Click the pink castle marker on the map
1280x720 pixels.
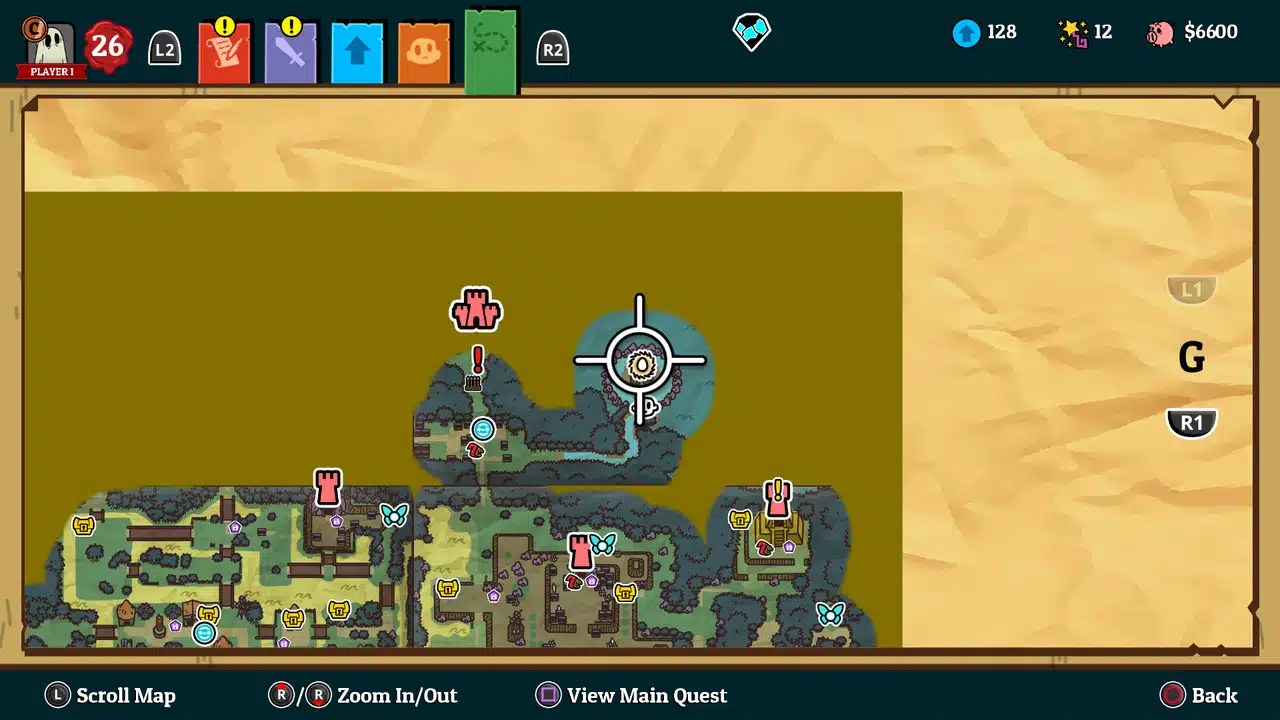click(475, 310)
